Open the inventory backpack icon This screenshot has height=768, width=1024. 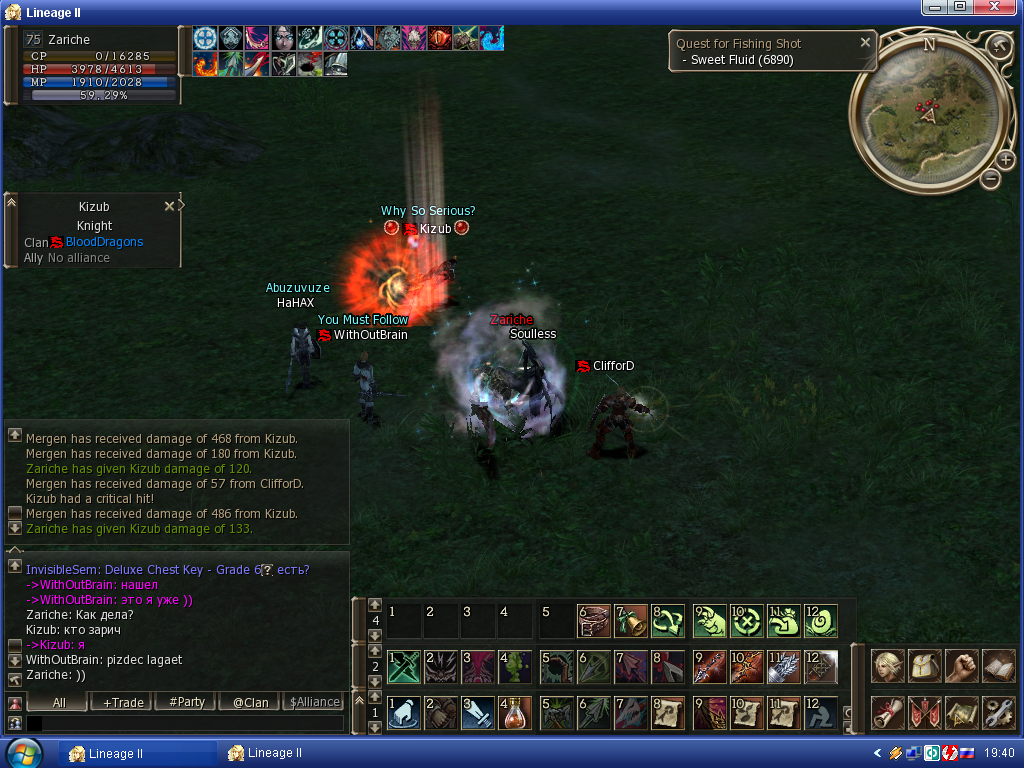click(925, 666)
